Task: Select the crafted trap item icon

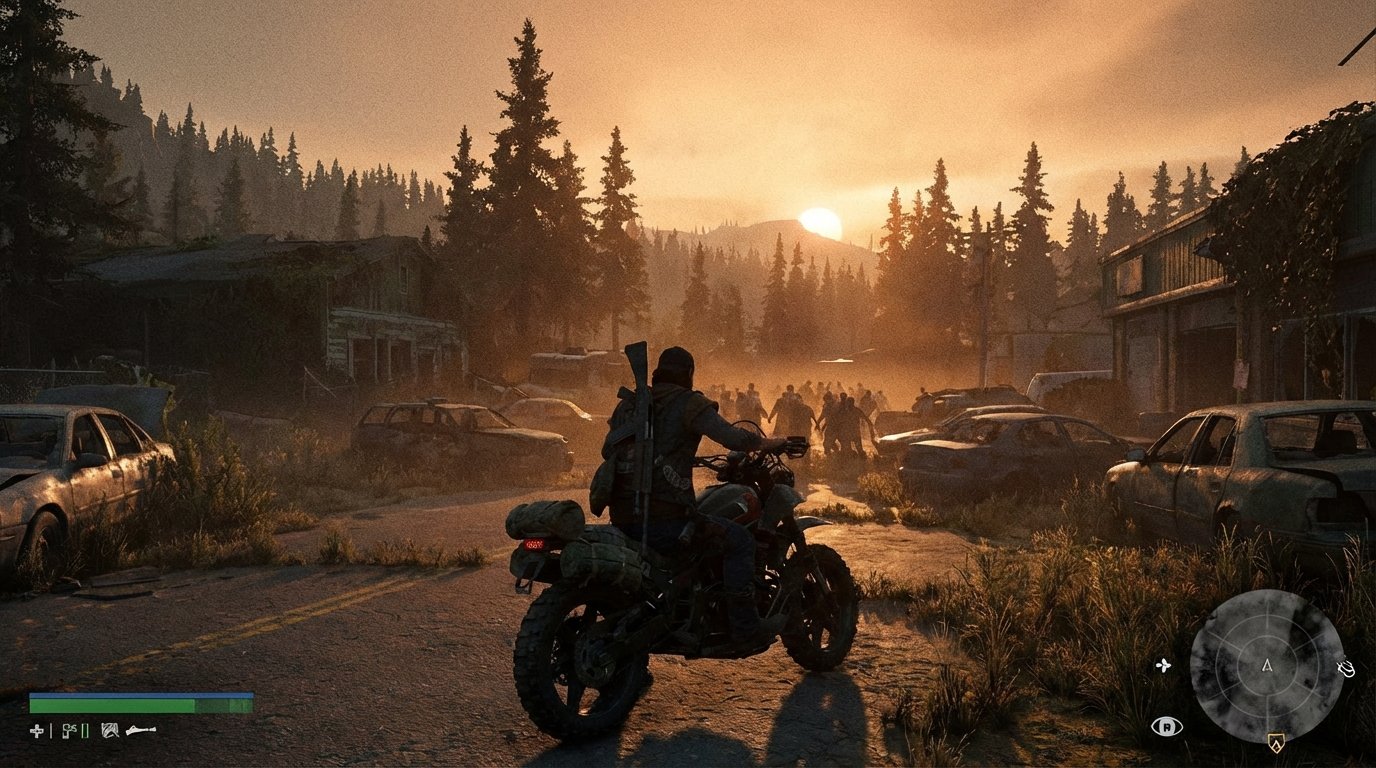Action: (110, 731)
